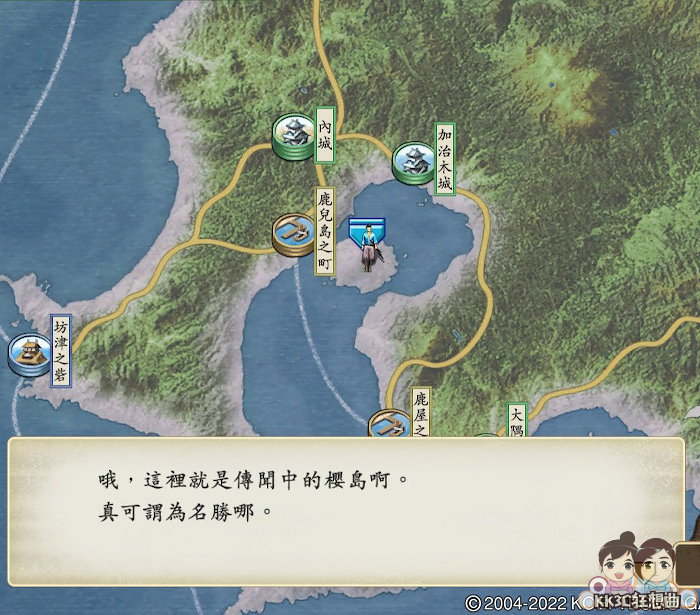Choose the 鹿兒島之町 town marker
Screen dimensions: 700x615
(x=293, y=234)
